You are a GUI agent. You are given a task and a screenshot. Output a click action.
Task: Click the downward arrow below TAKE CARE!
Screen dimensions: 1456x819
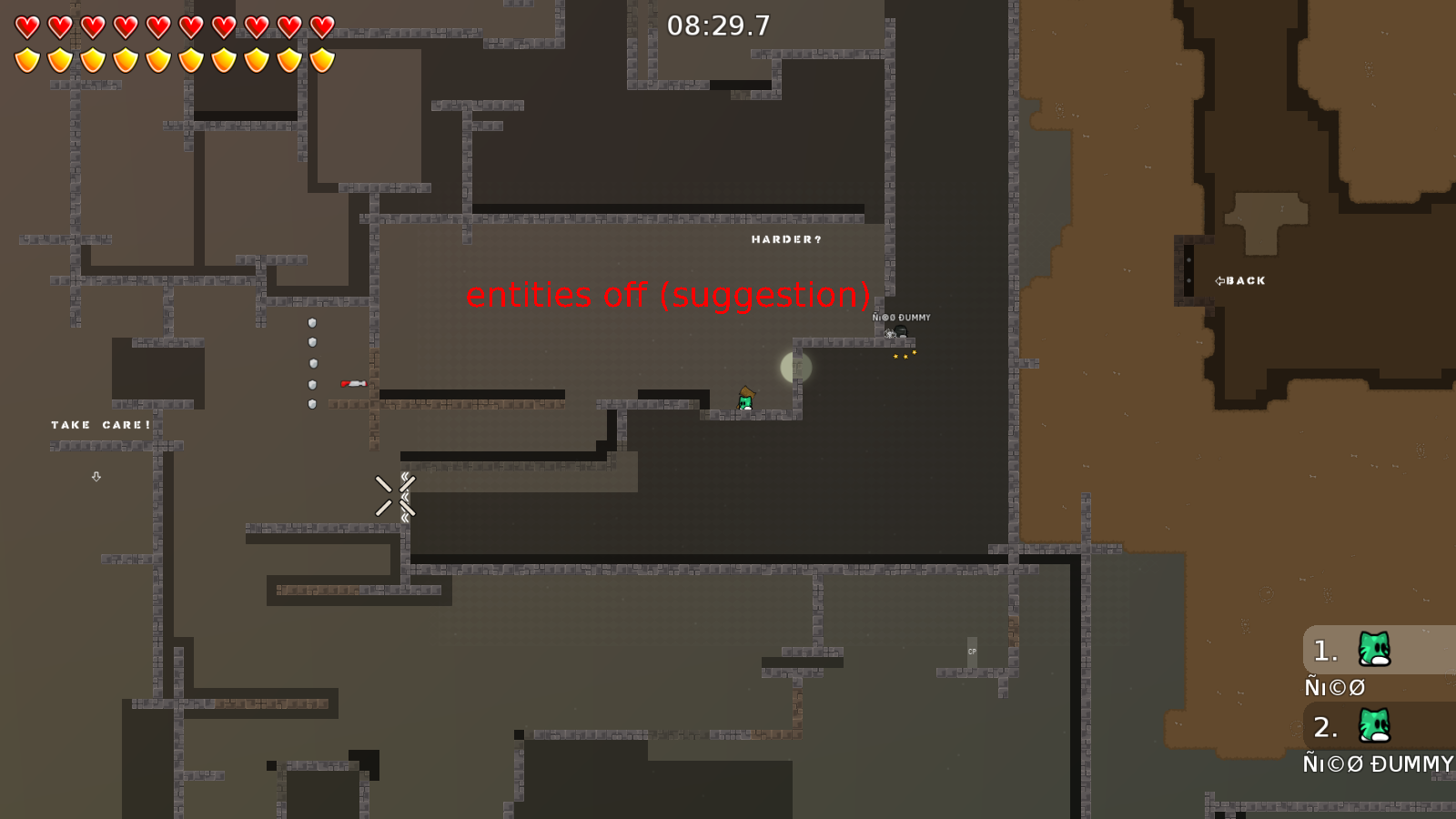click(96, 477)
